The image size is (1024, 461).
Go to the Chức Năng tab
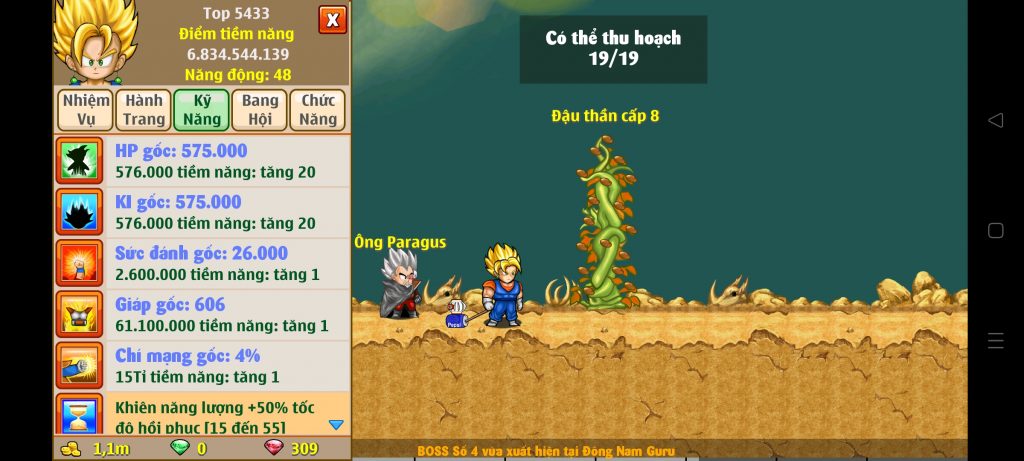point(317,110)
